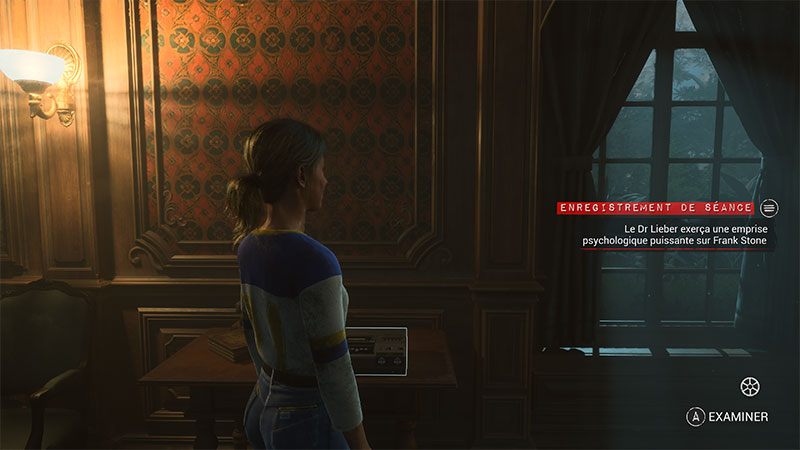Select the highlighted tape recorder on the table

click(x=377, y=351)
